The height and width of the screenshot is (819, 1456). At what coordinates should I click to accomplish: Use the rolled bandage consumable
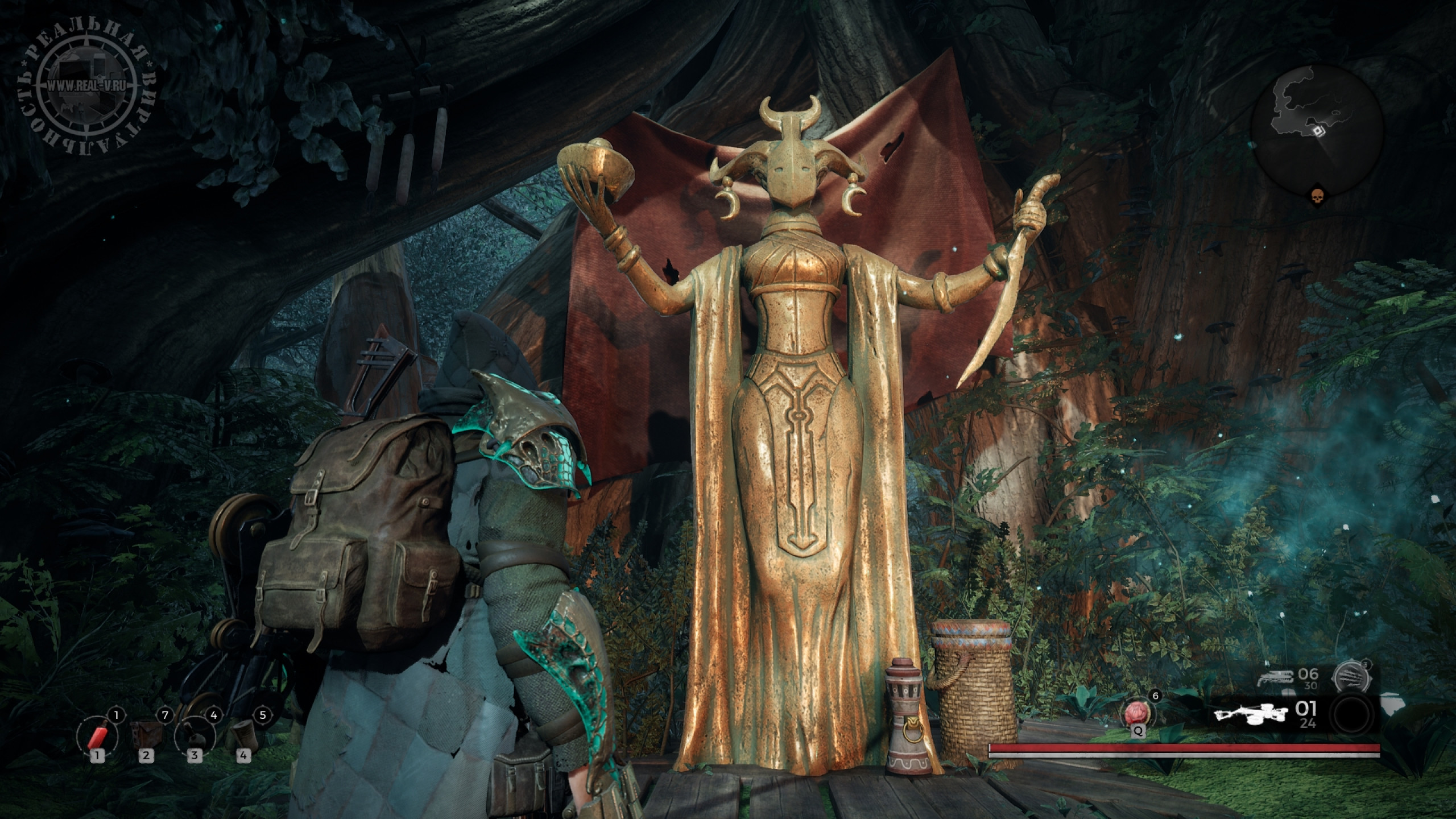243,732
